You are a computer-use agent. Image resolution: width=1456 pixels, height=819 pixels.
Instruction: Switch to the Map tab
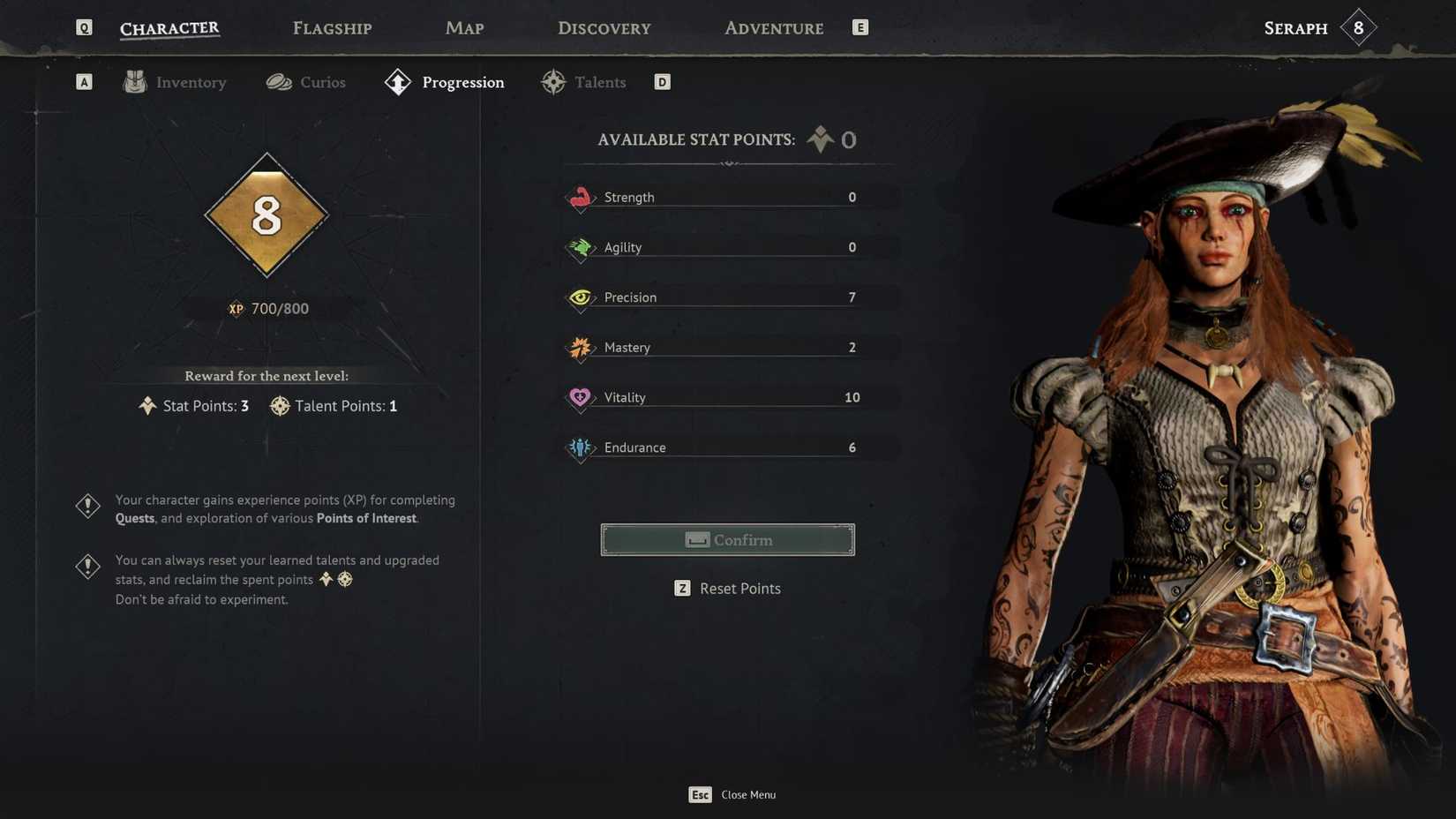point(463,27)
